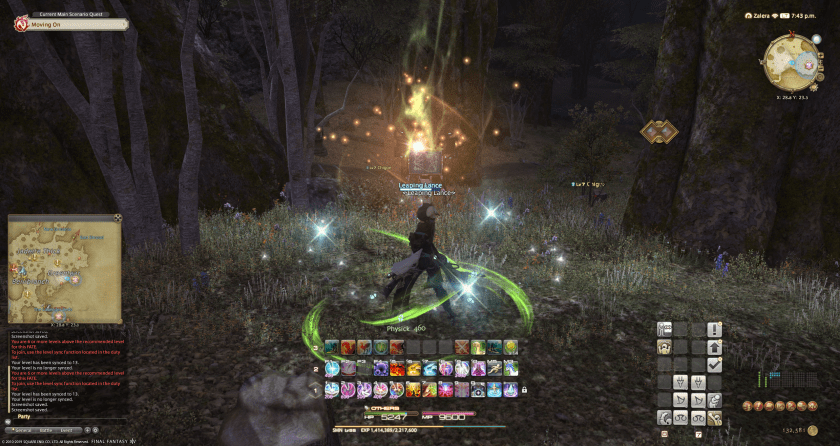This screenshot has width=840, height=446.
Task: Switch to the Battle chat tab
Action: click(x=47, y=429)
